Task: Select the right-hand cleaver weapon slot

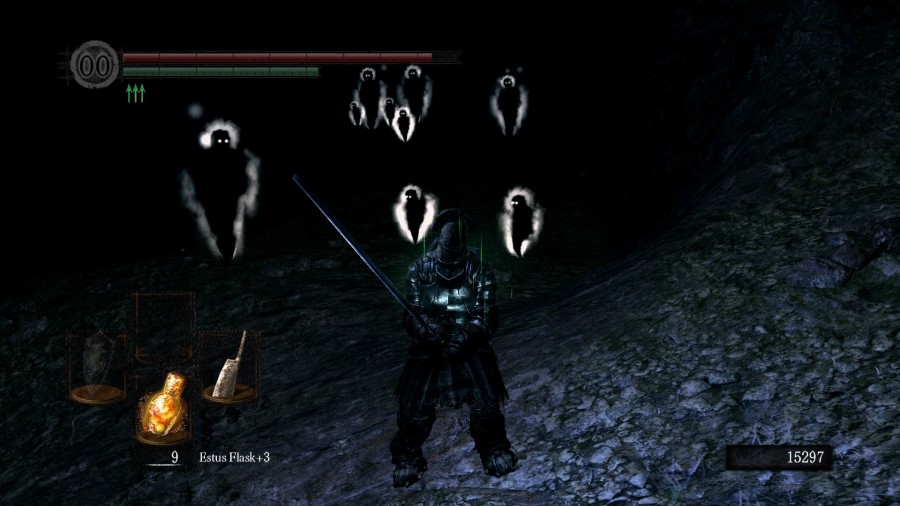Action: pyautogui.click(x=229, y=365)
